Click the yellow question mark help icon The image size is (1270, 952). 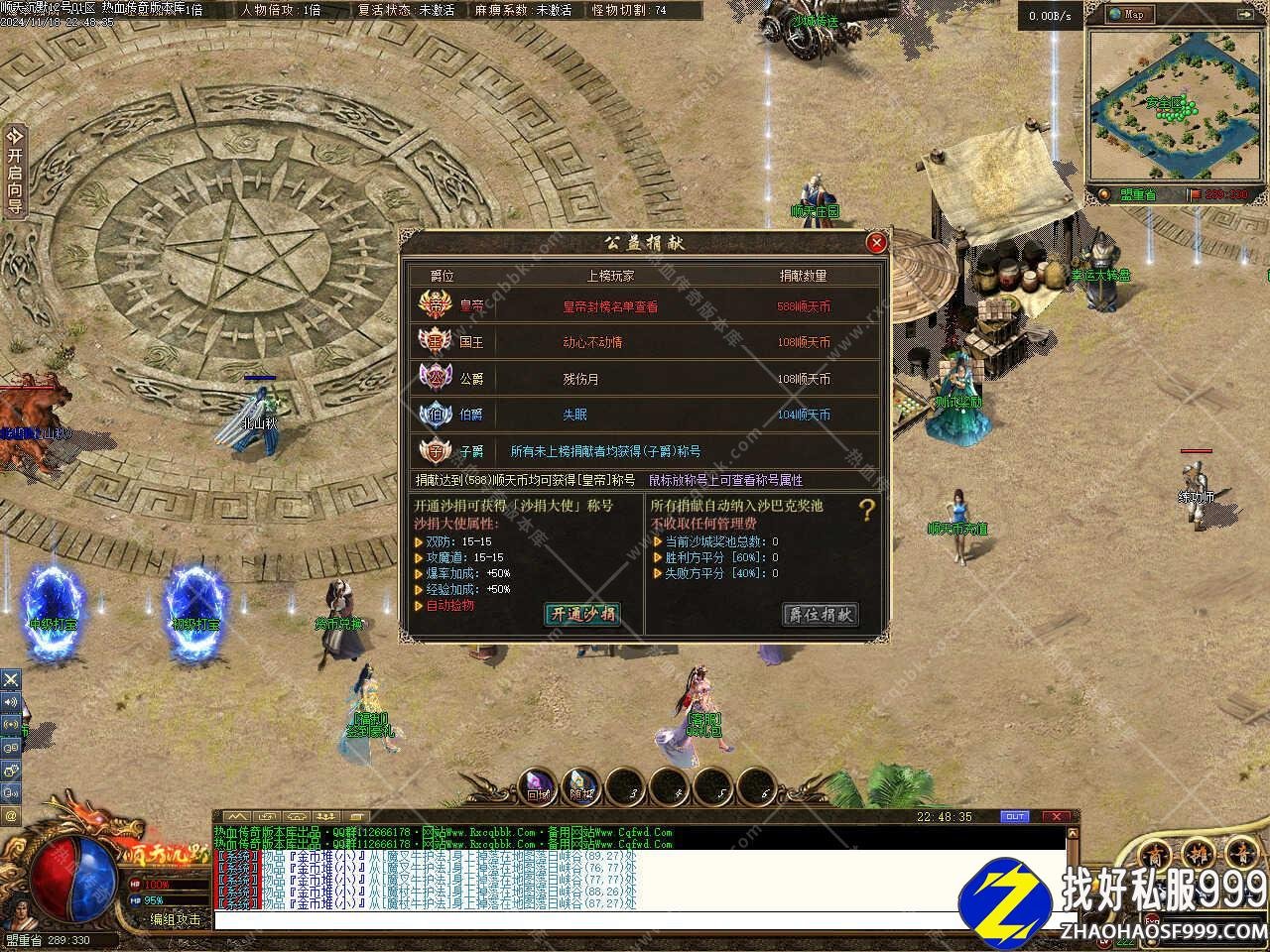point(866,511)
